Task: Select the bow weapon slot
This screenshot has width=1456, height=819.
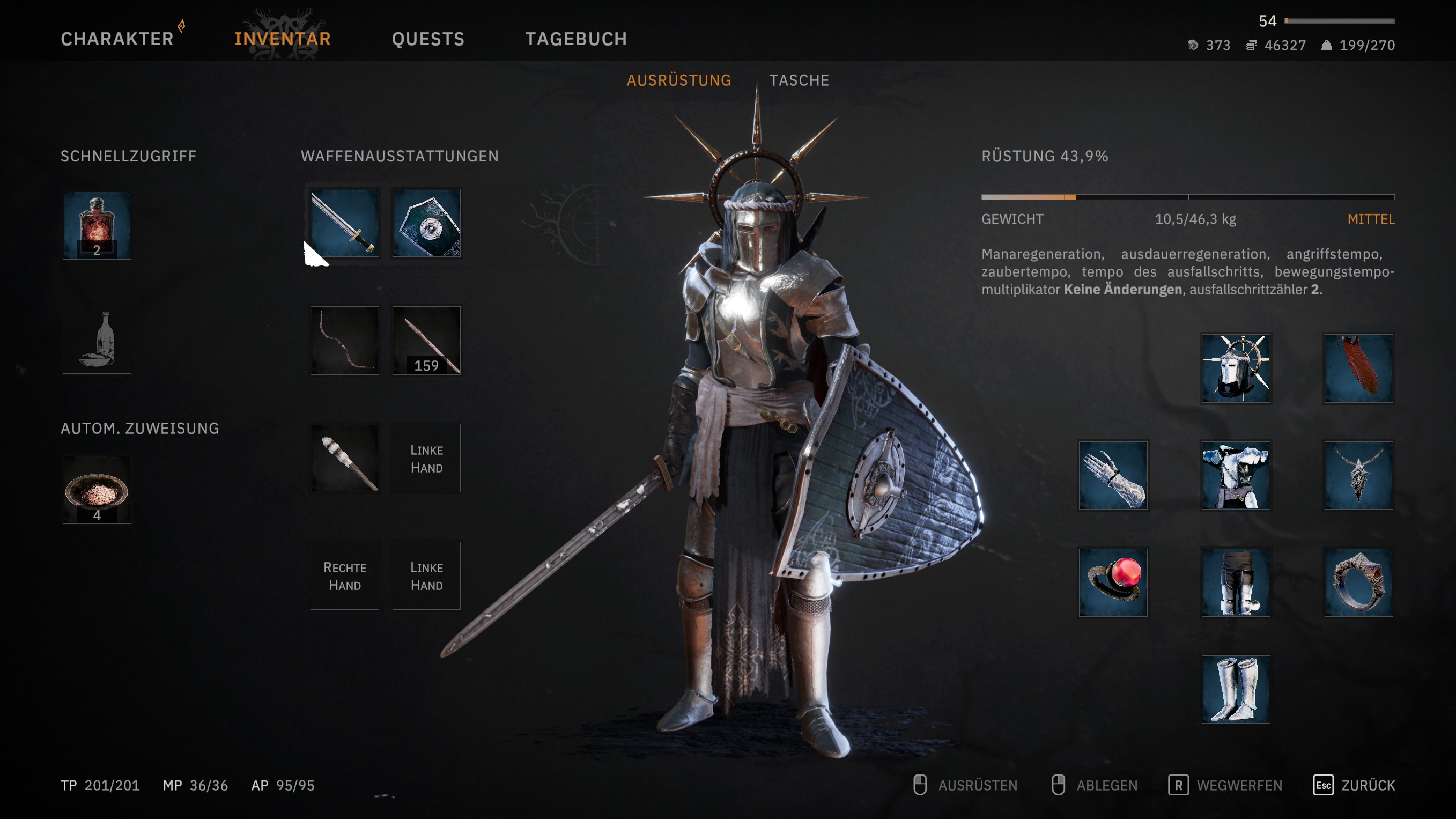Action: coord(344,340)
